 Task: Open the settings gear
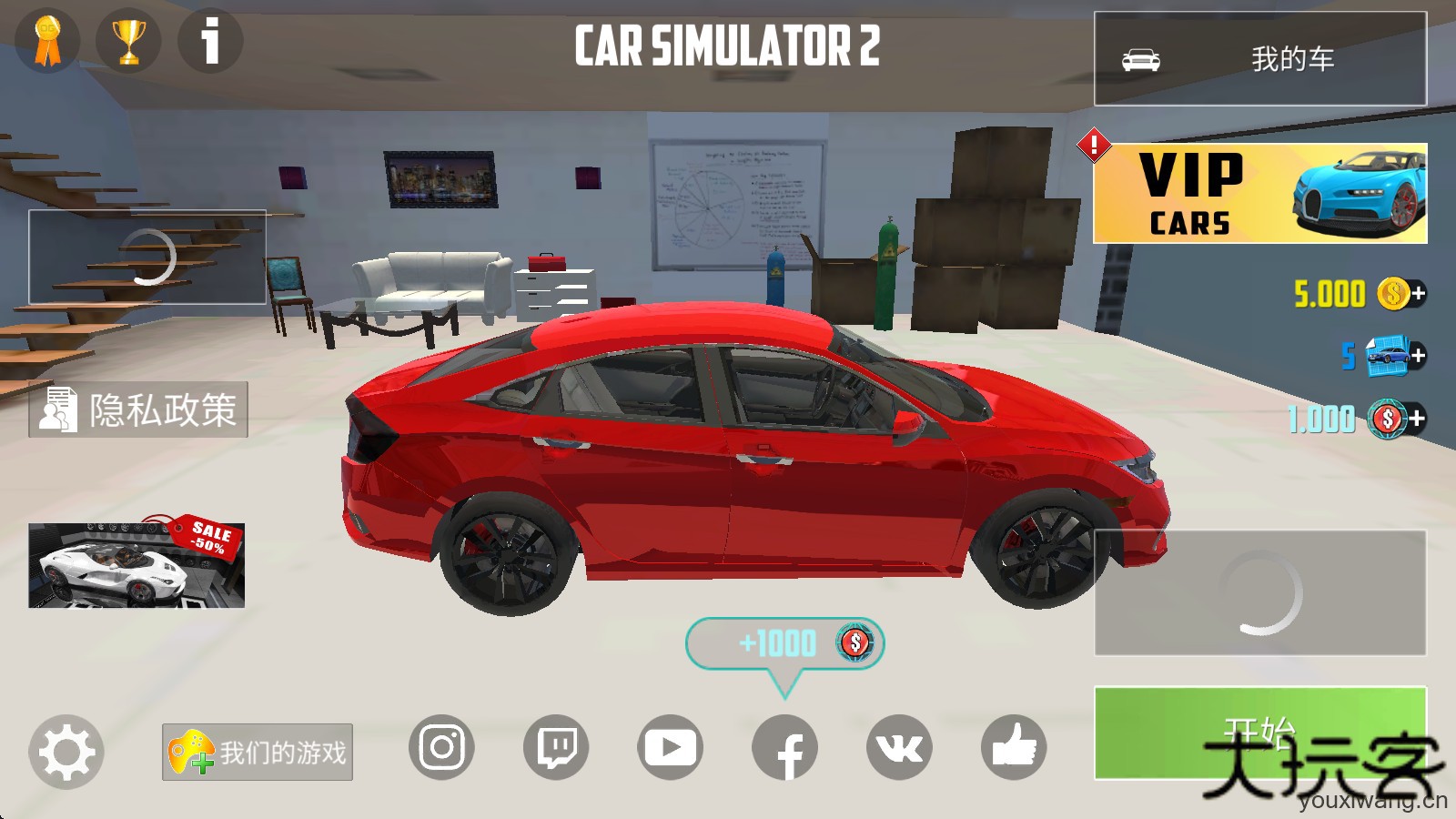coord(66,752)
